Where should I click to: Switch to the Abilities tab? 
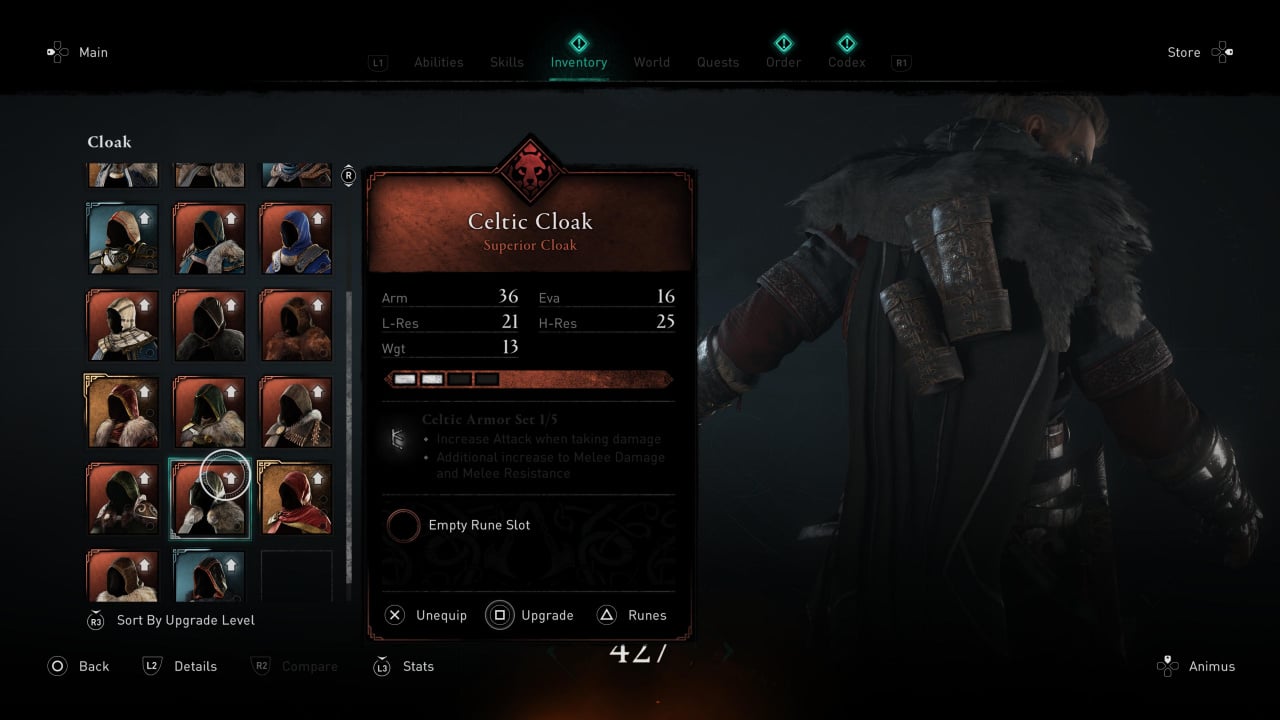pyautogui.click(x=438, y=62)
